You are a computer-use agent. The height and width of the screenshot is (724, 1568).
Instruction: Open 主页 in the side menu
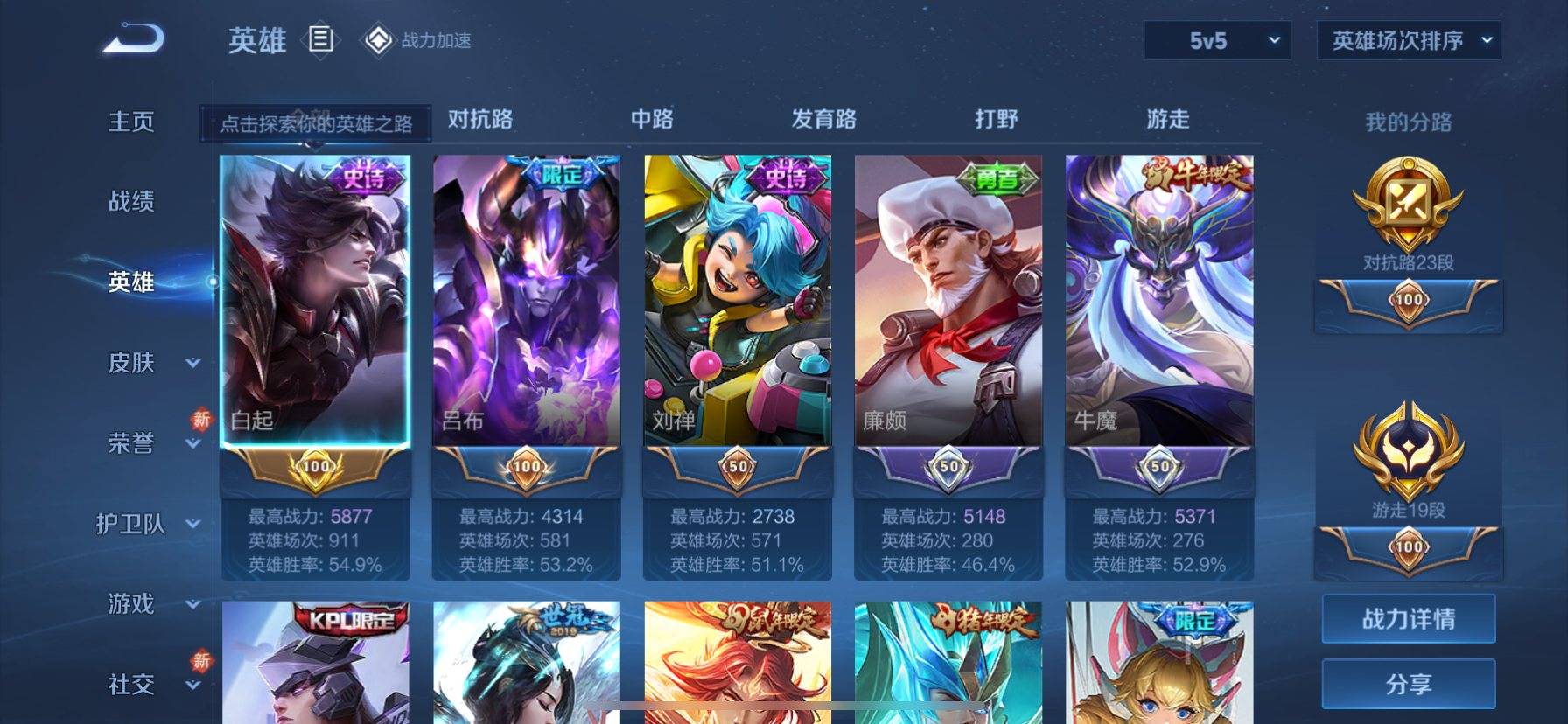[x=131, y=122]
